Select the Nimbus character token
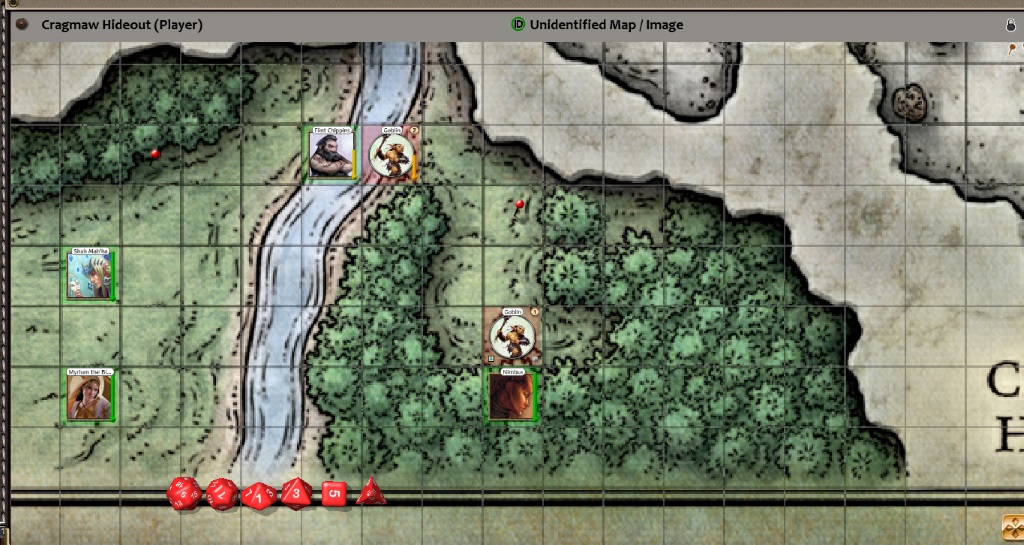This screenshot has width=1024, height=545. tap(512, 396)
